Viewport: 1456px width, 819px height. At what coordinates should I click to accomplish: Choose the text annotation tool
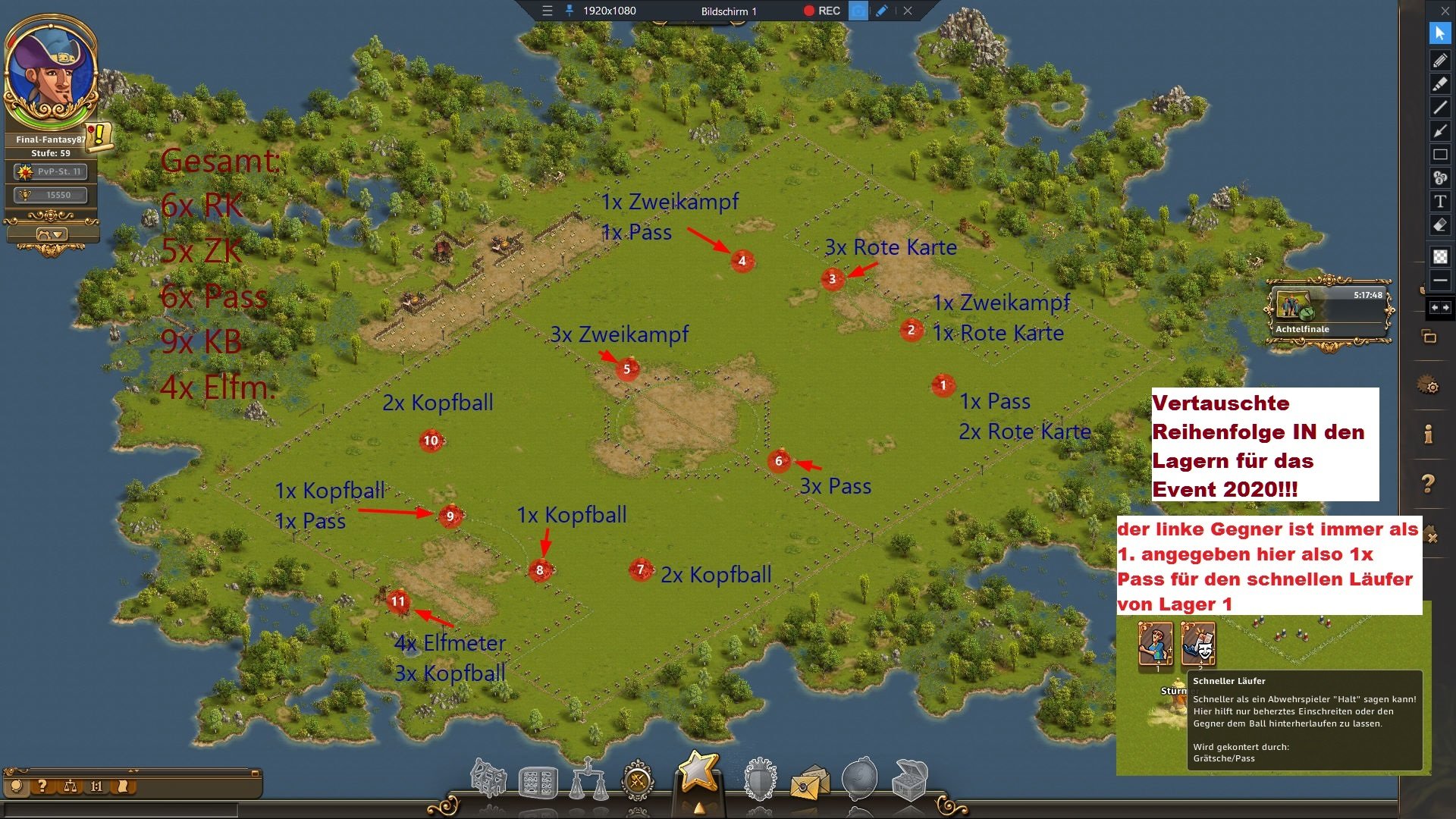1439,202
